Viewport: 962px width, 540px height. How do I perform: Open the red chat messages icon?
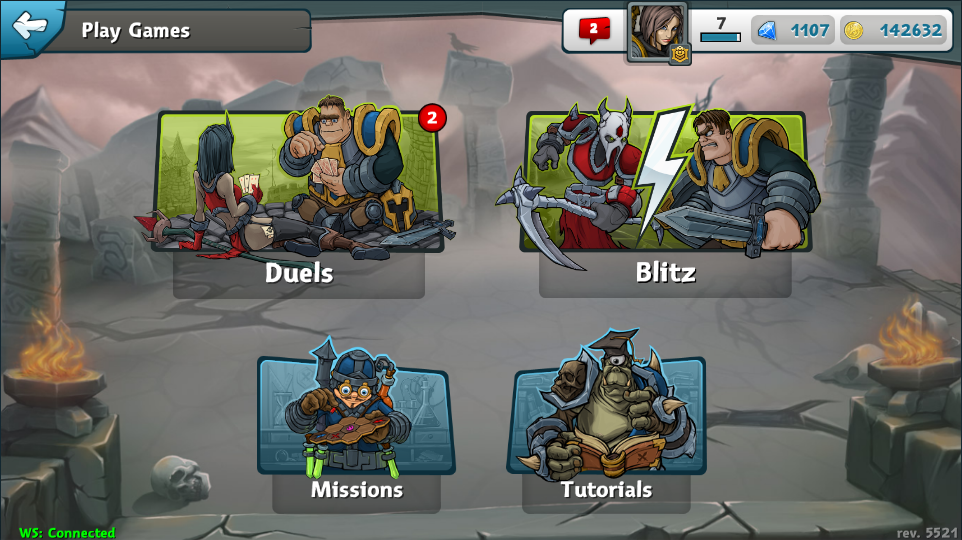click(x=593, y=30)
